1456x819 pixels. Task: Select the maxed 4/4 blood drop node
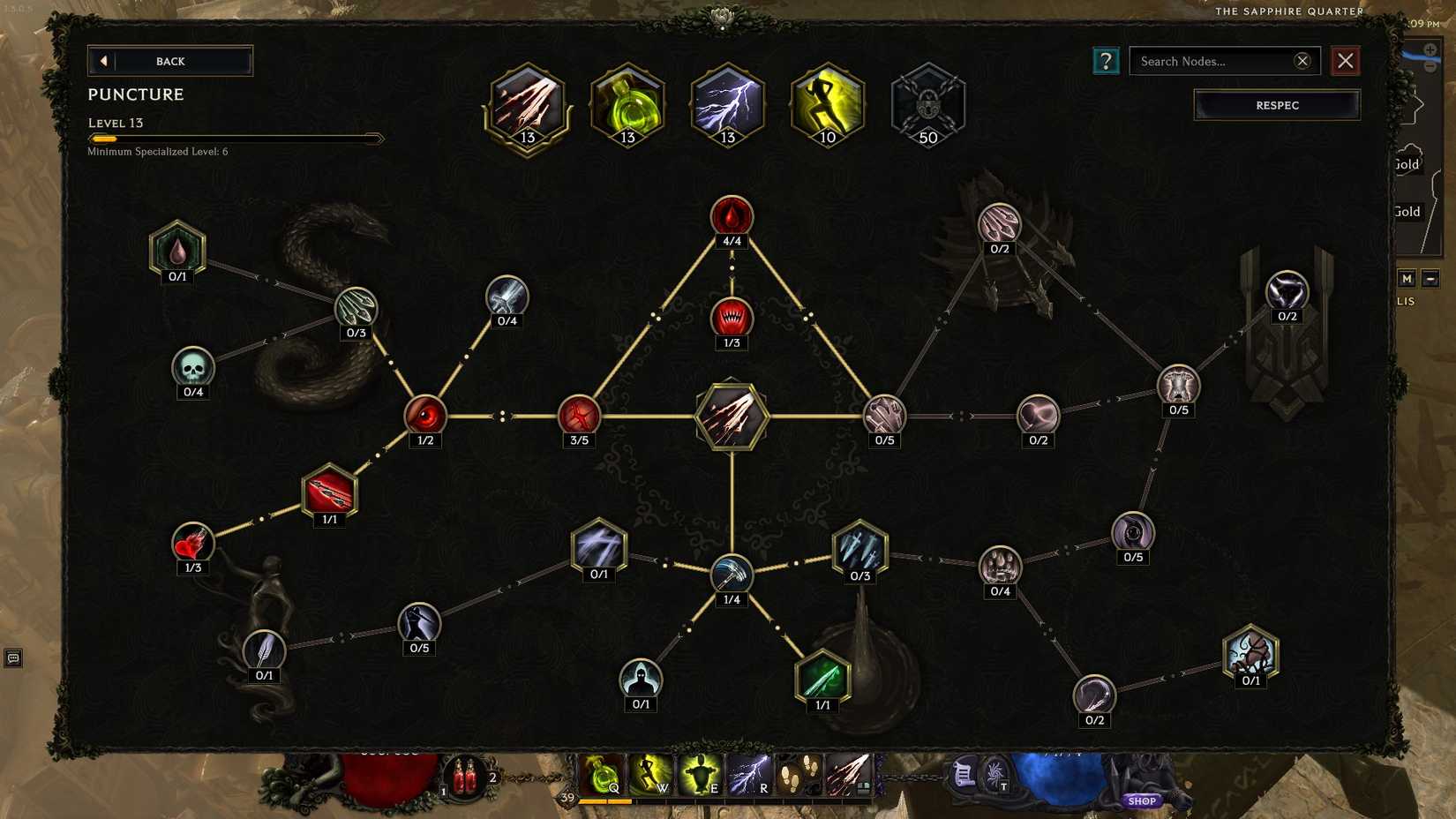pos(731,214)
